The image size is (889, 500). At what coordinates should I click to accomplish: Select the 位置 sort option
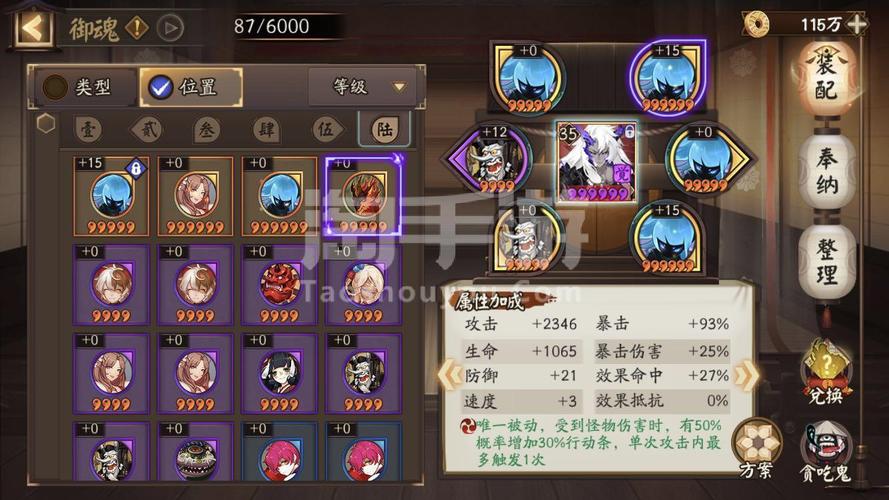tap(190, 87)
